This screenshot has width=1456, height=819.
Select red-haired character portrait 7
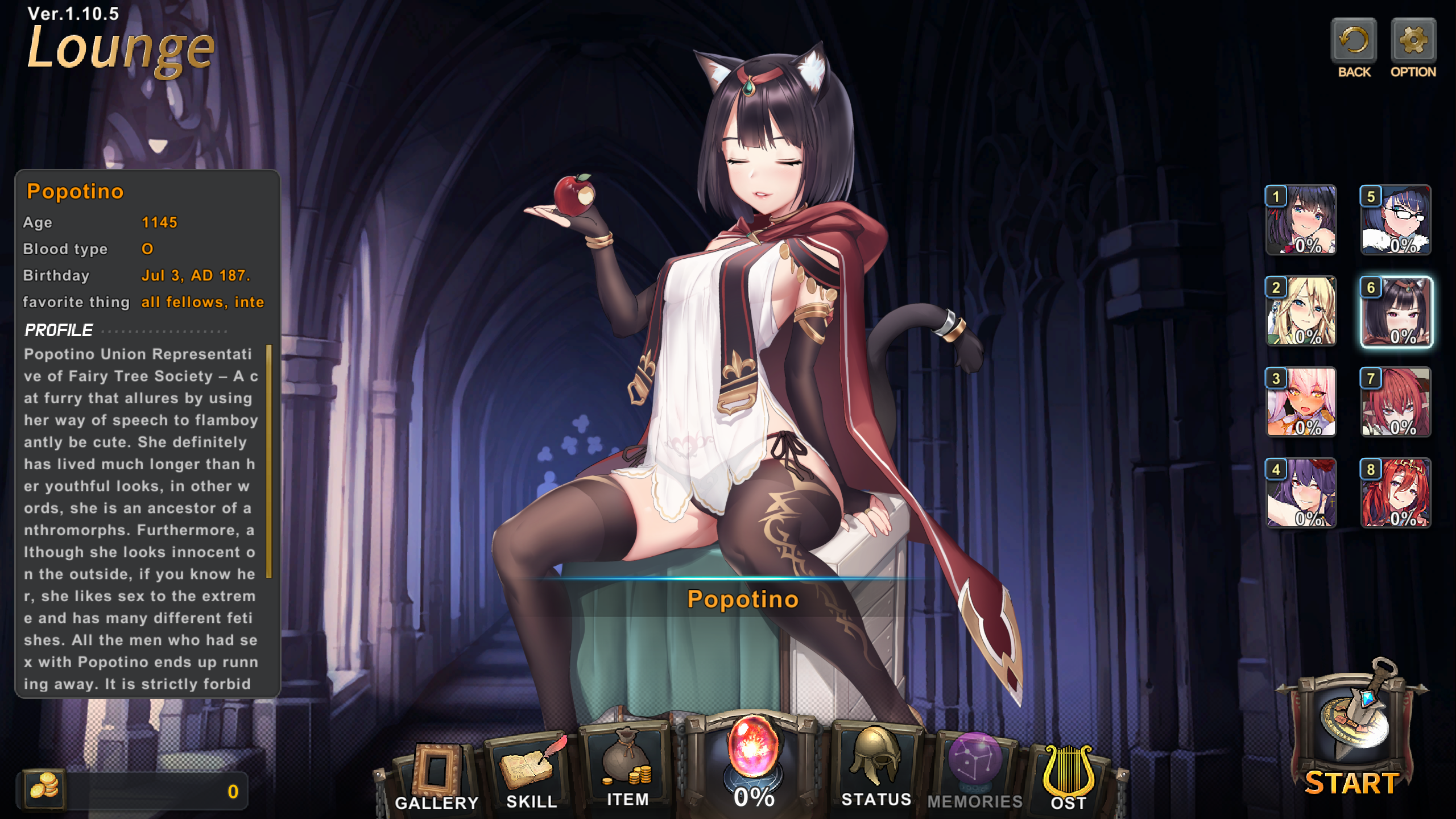tap(1396, 402)
